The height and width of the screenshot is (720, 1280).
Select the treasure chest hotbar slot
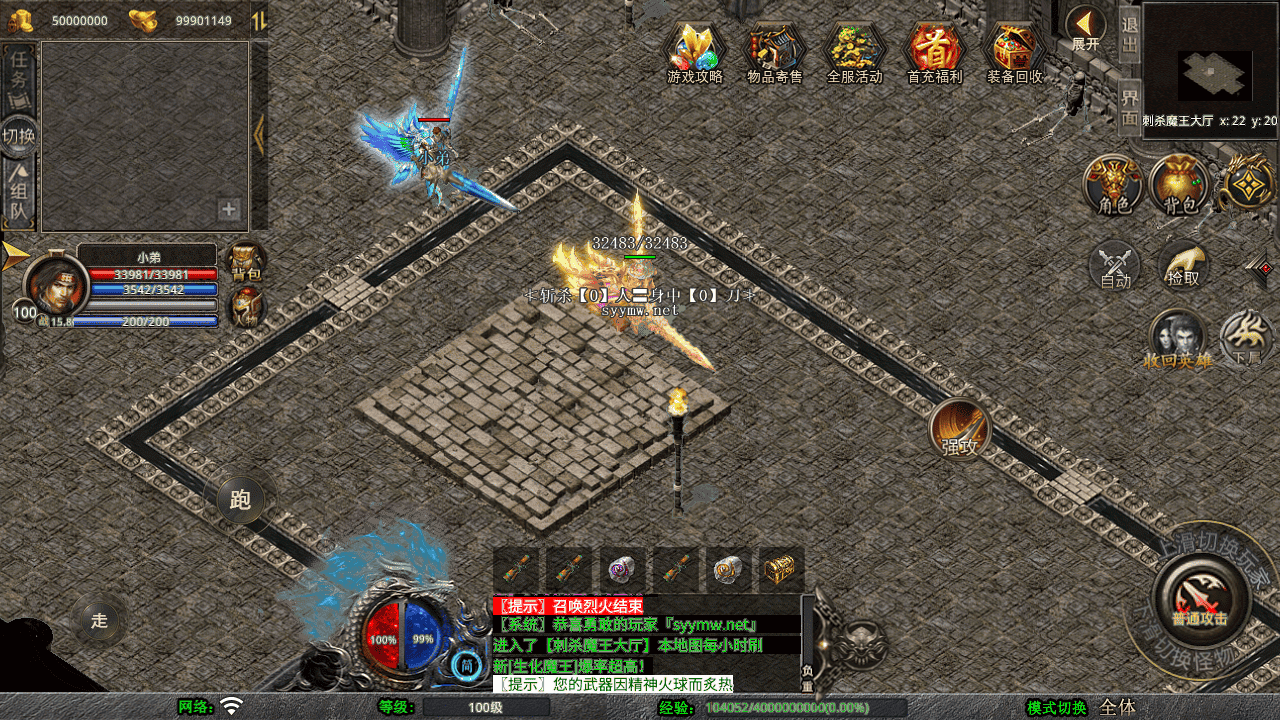pos(780,570)
